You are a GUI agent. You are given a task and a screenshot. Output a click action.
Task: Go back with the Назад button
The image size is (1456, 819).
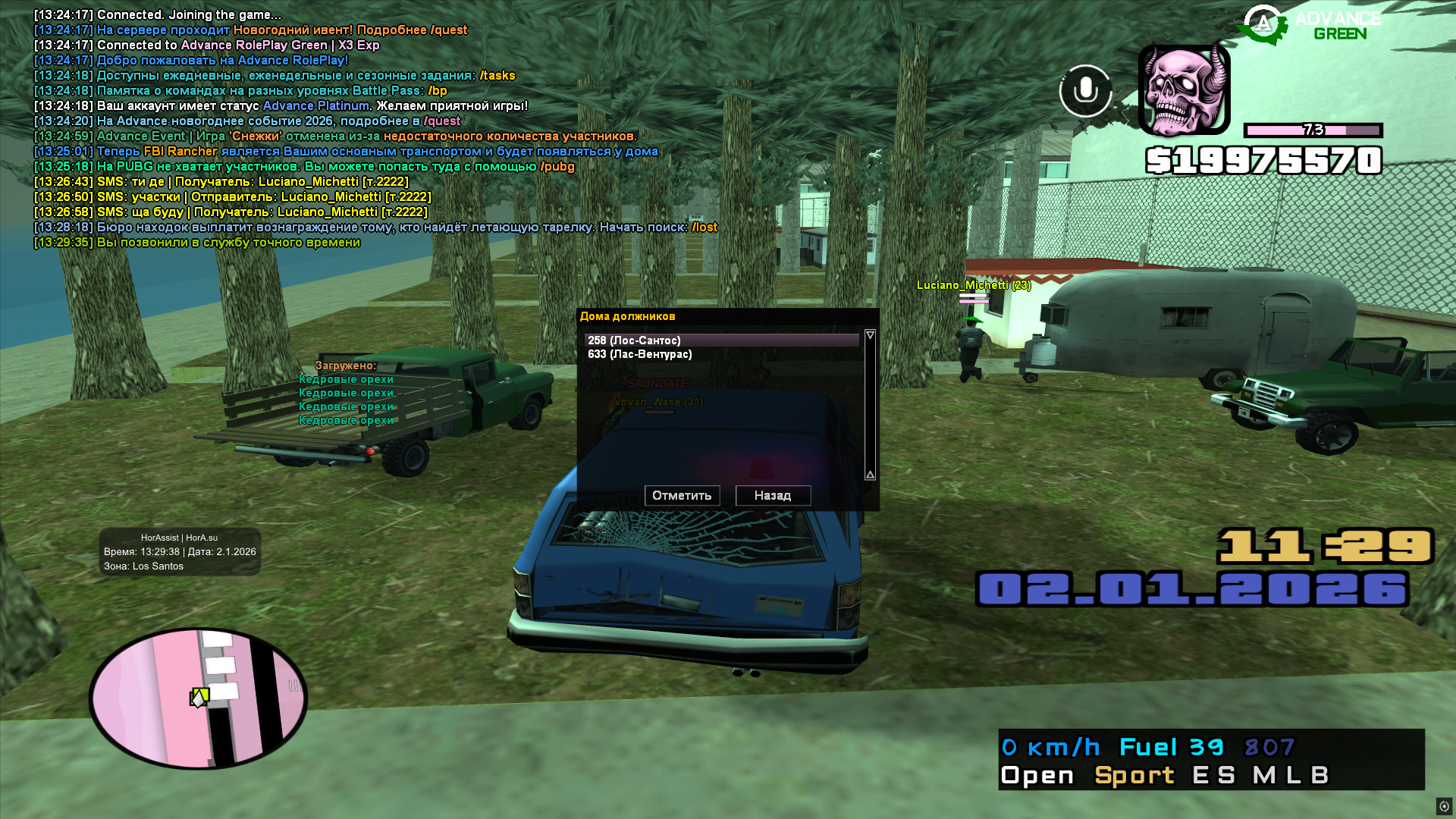pos(773,495)
